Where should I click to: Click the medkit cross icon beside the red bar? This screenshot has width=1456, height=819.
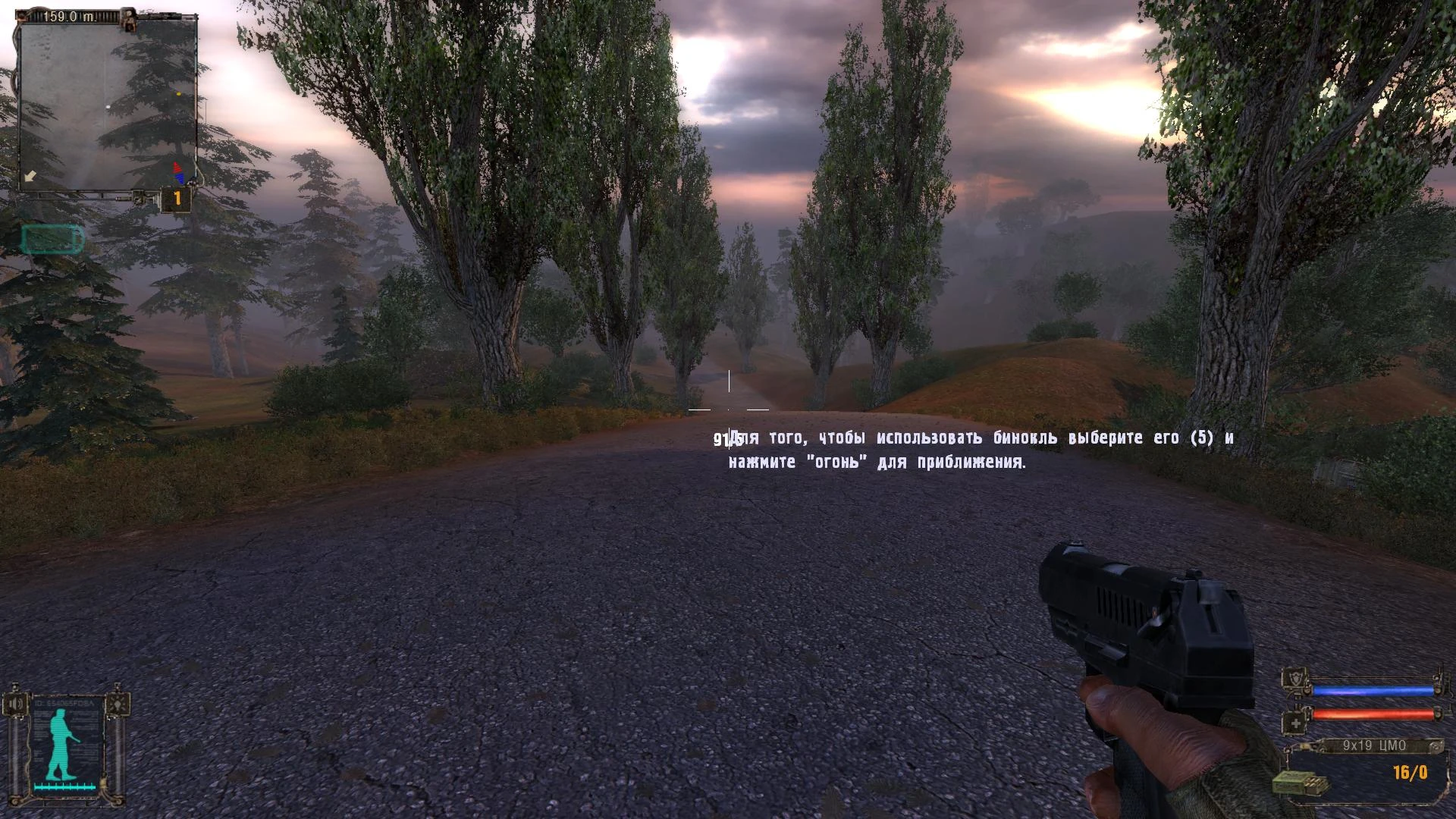(1294, 721)
